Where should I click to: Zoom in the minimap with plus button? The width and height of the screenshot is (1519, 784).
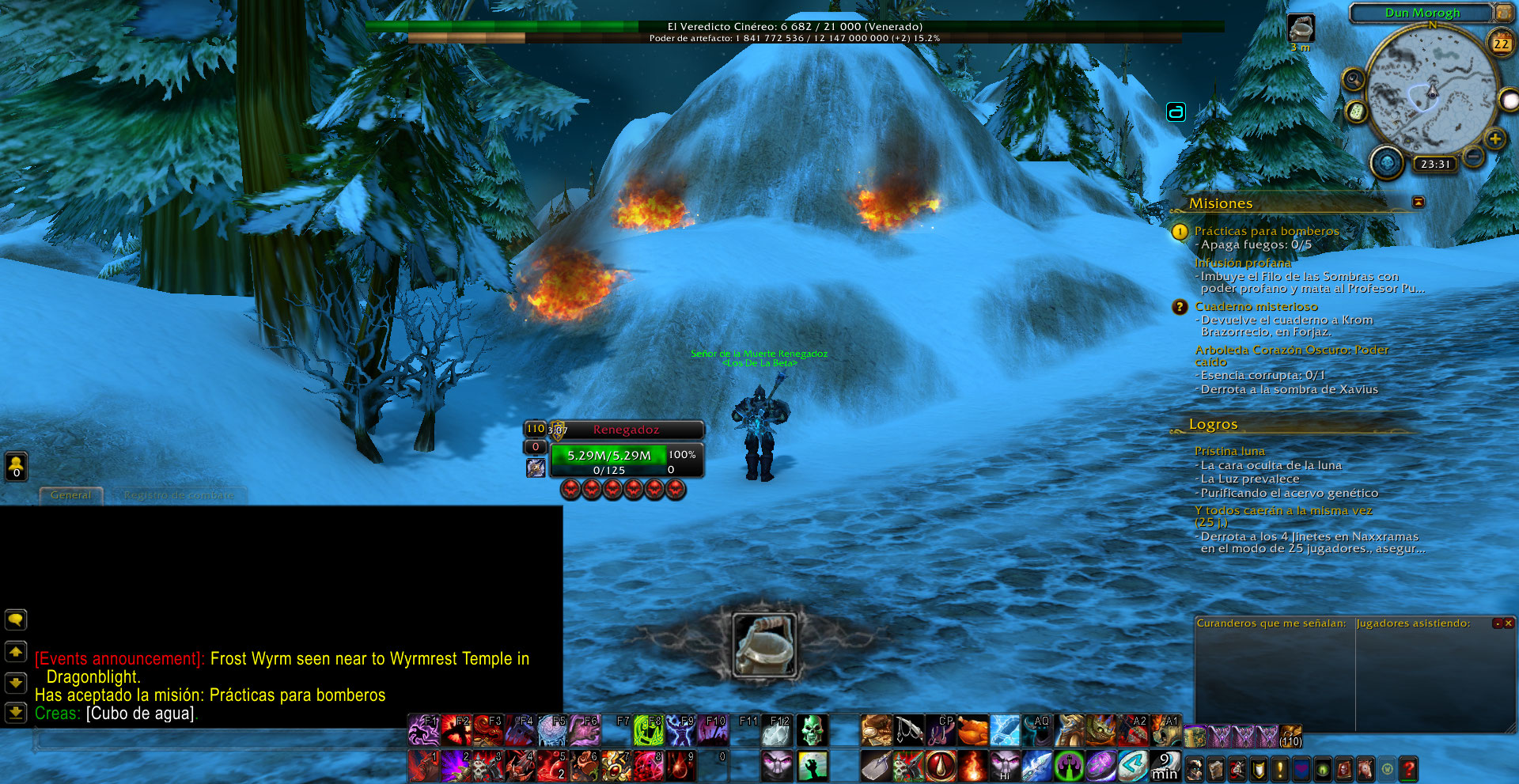[x=1494, y=139]
